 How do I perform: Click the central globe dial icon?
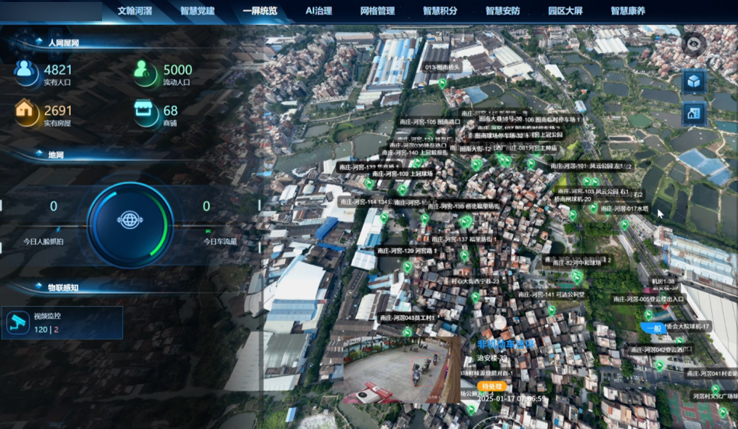[130, 219]
